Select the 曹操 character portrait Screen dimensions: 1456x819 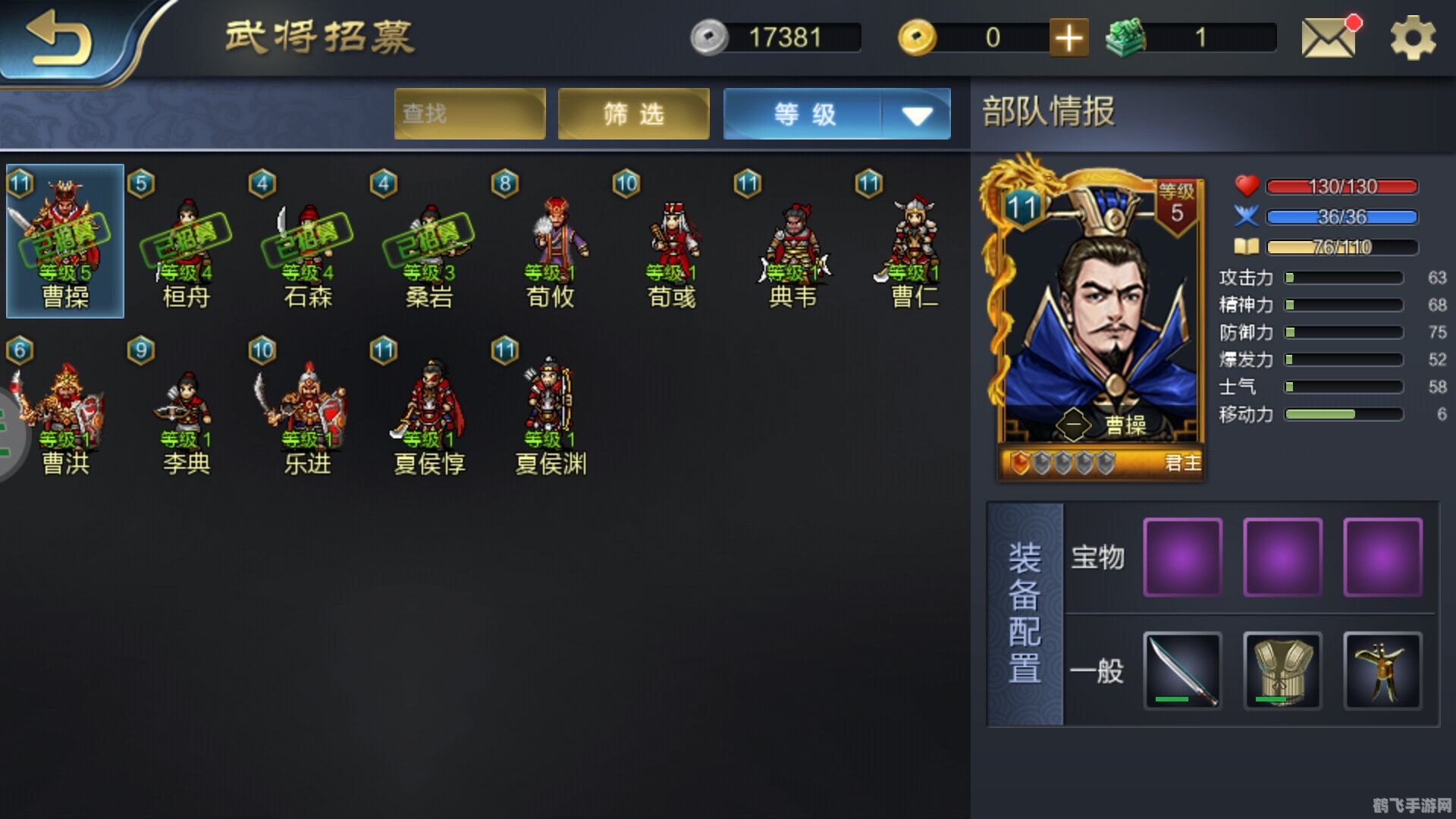pyautogui.click(x=67, y=239)
